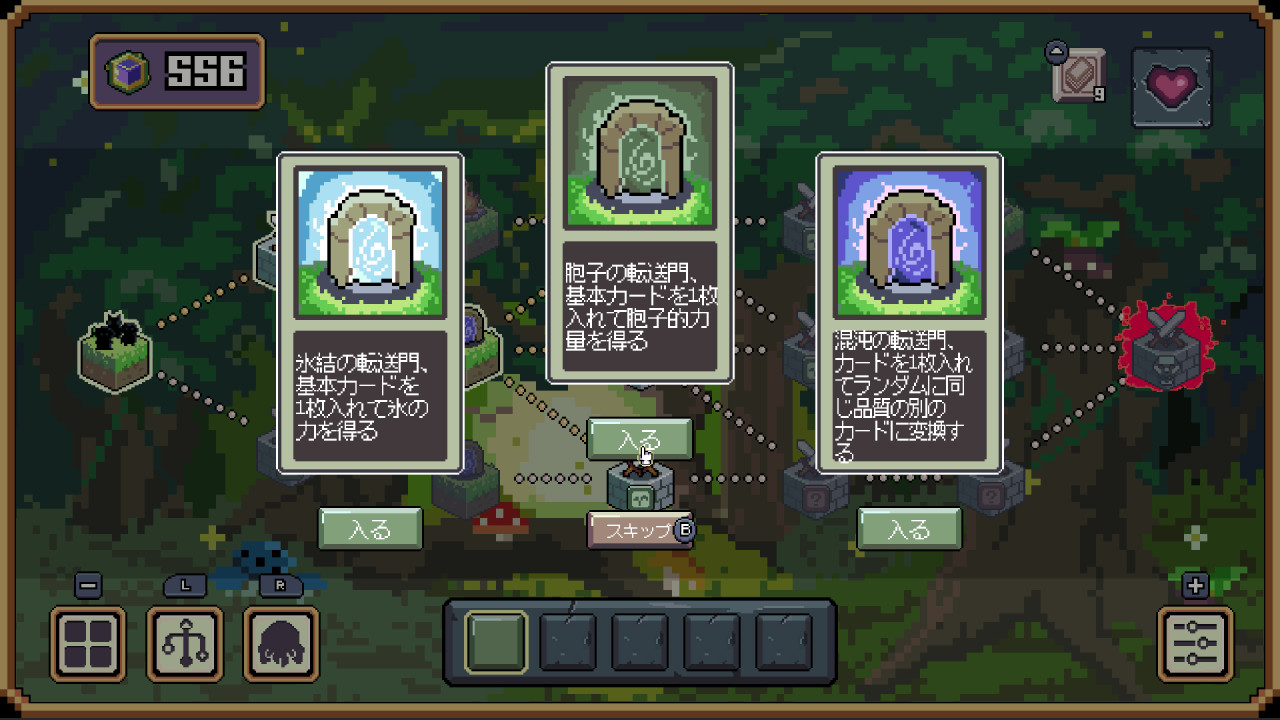
Task: Select the highlighted green item slot
Action: tap(496, 641)
